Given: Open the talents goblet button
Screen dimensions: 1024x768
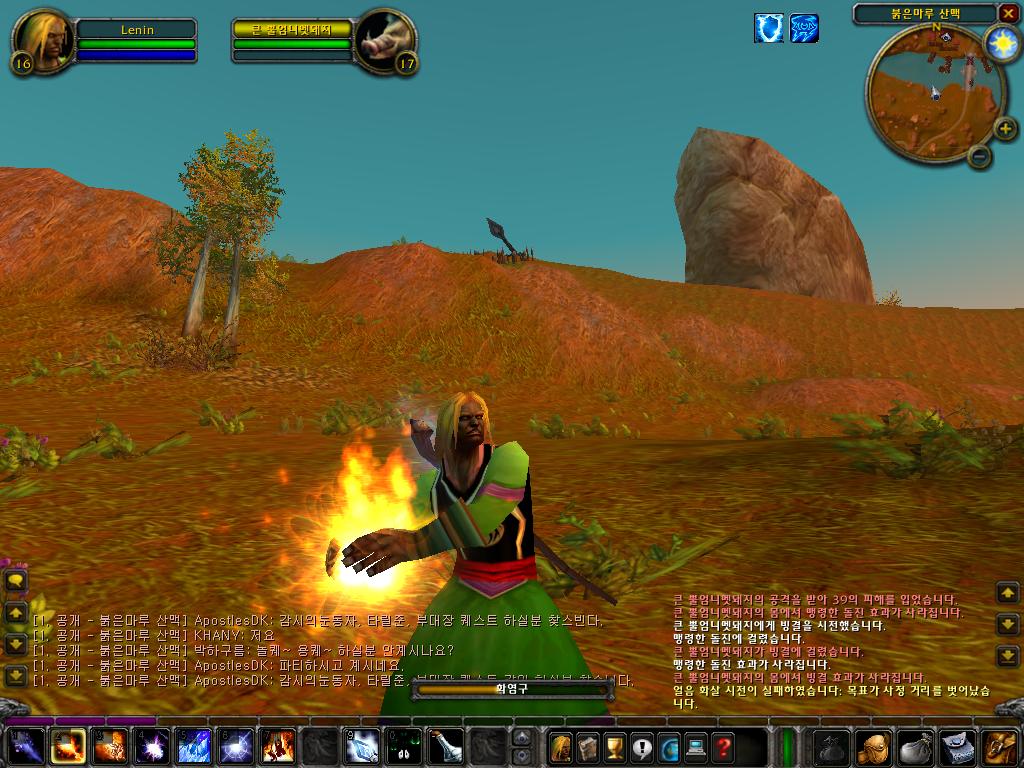Looking at the screenshot, I should point(614,747).
